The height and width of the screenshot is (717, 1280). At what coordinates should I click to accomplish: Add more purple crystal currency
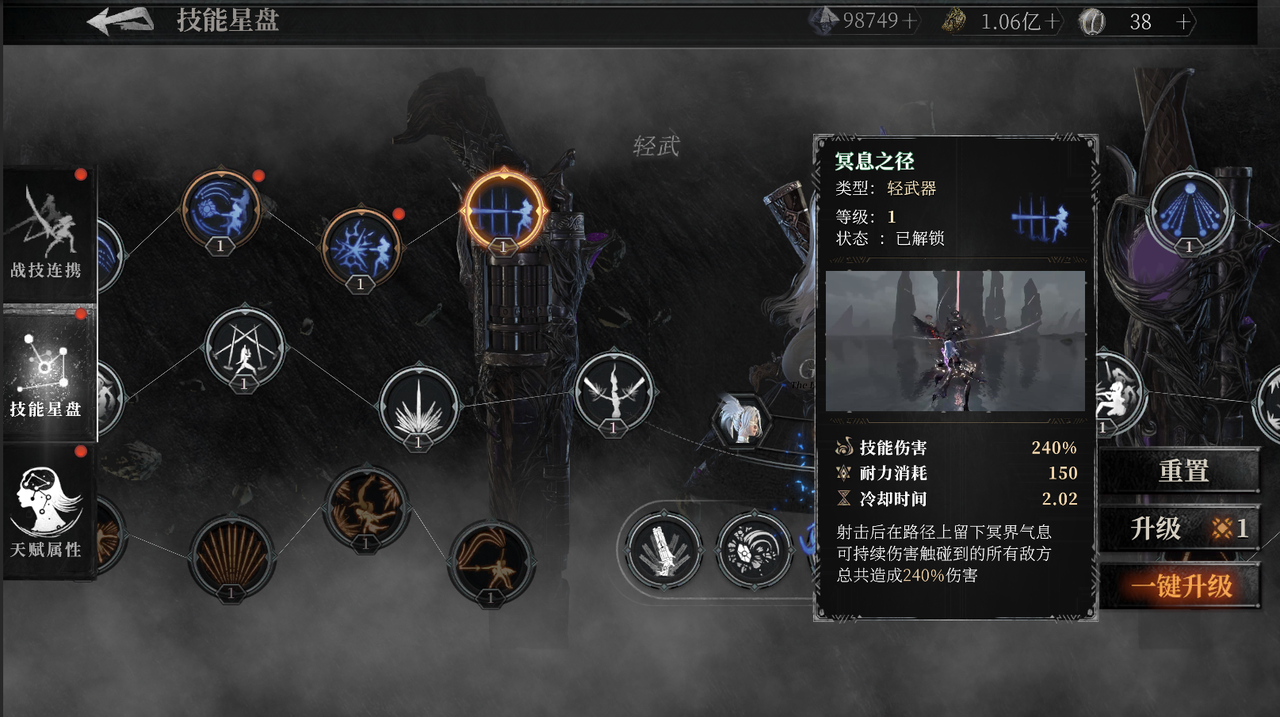[910, 22]
